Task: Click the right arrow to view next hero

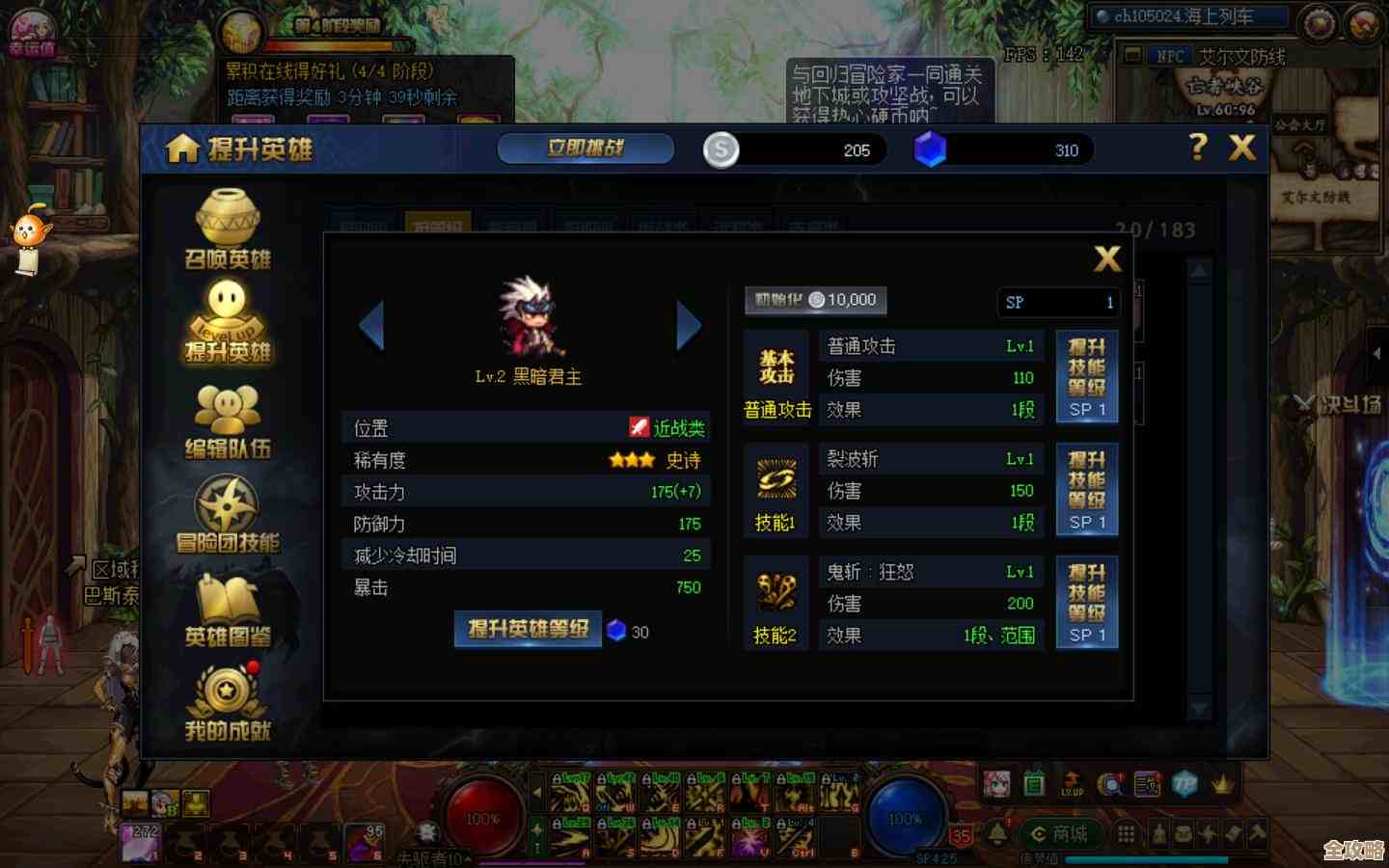Action: point(689,325)
